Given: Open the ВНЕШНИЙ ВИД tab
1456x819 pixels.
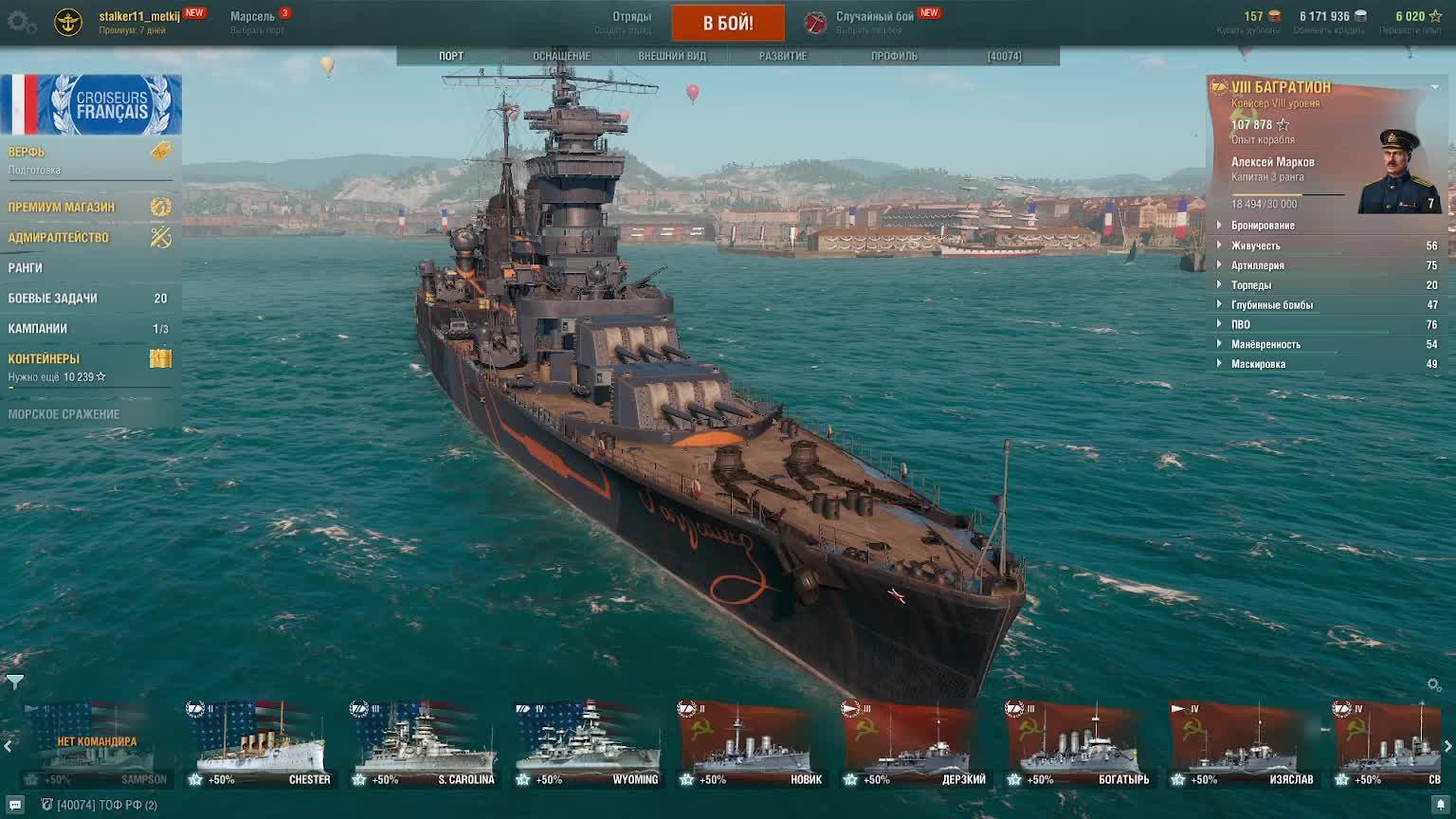Looking at the screenshot, I should click(672, 56).
